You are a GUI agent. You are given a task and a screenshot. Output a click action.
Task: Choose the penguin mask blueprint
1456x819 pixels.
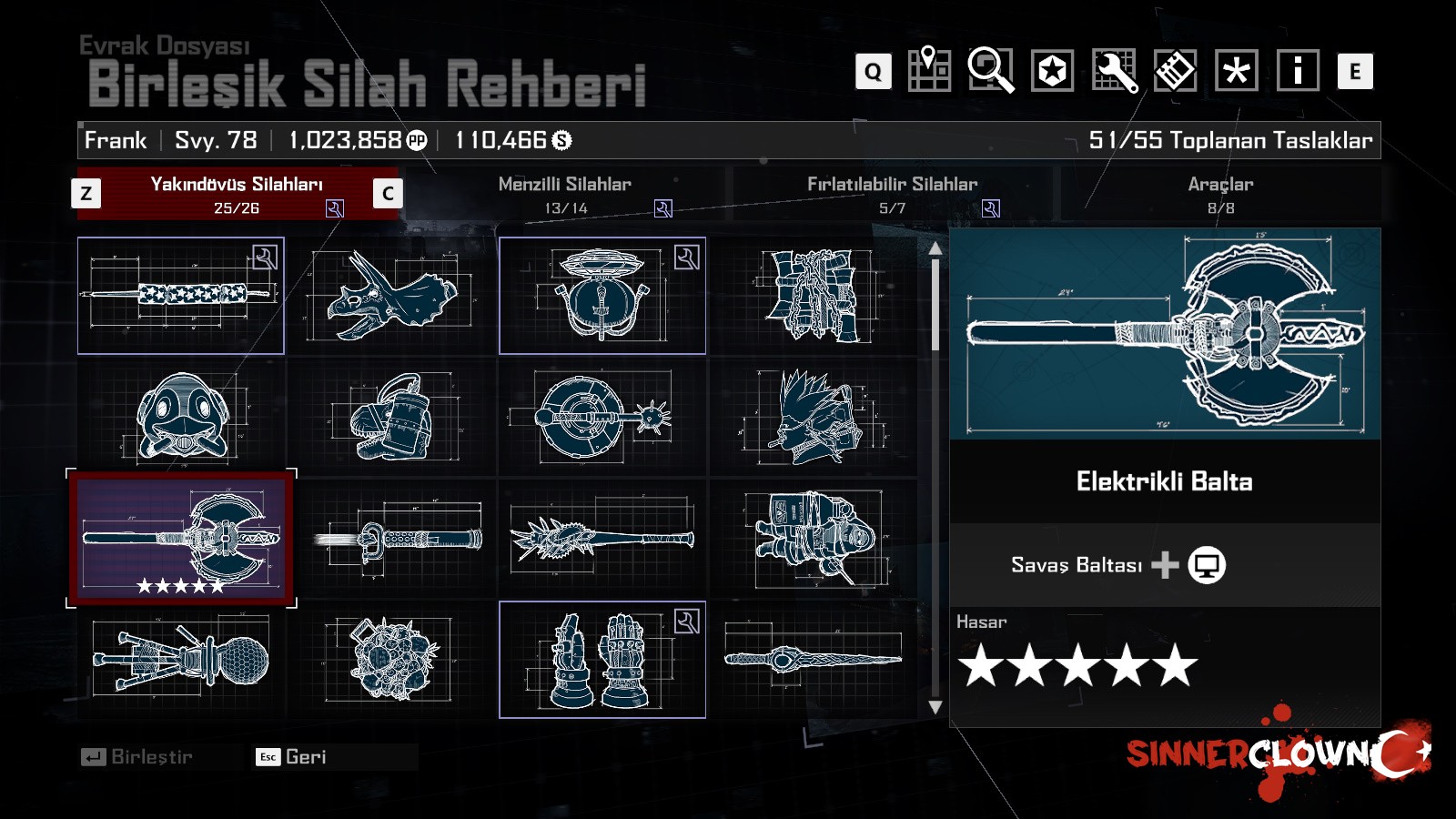coord(181,417)
